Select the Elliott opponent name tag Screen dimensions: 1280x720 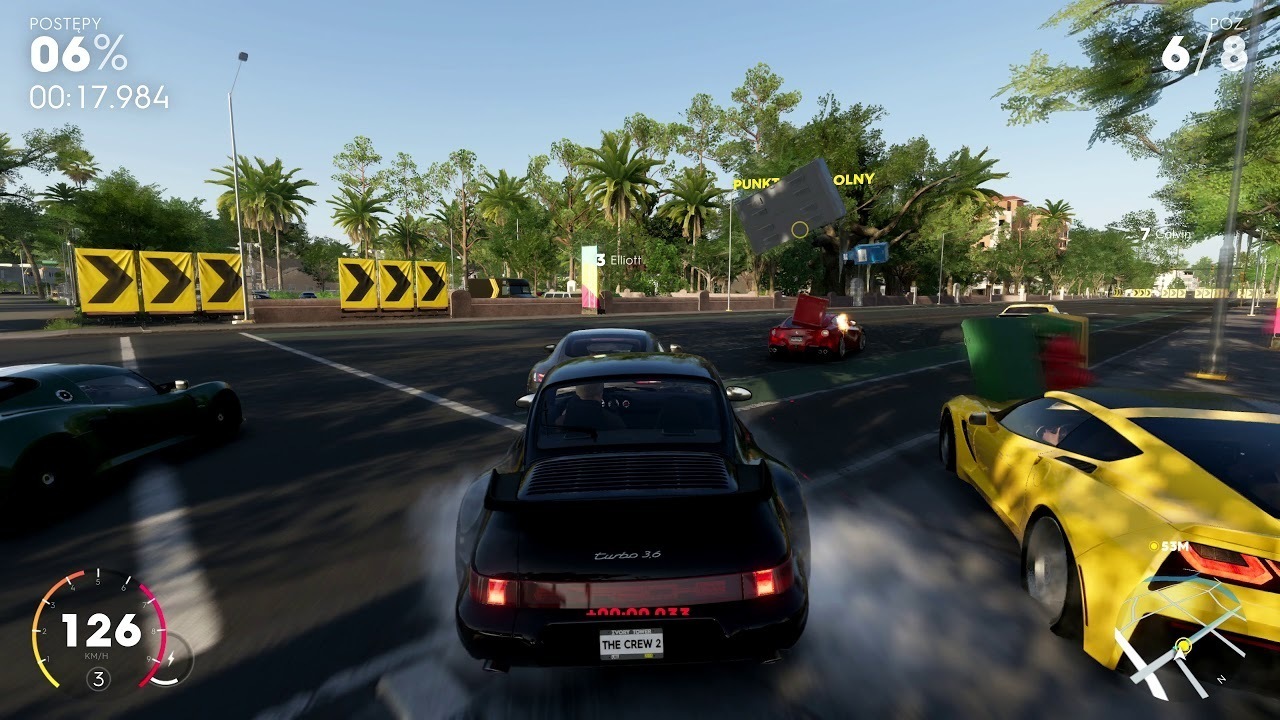pos(620,260)
